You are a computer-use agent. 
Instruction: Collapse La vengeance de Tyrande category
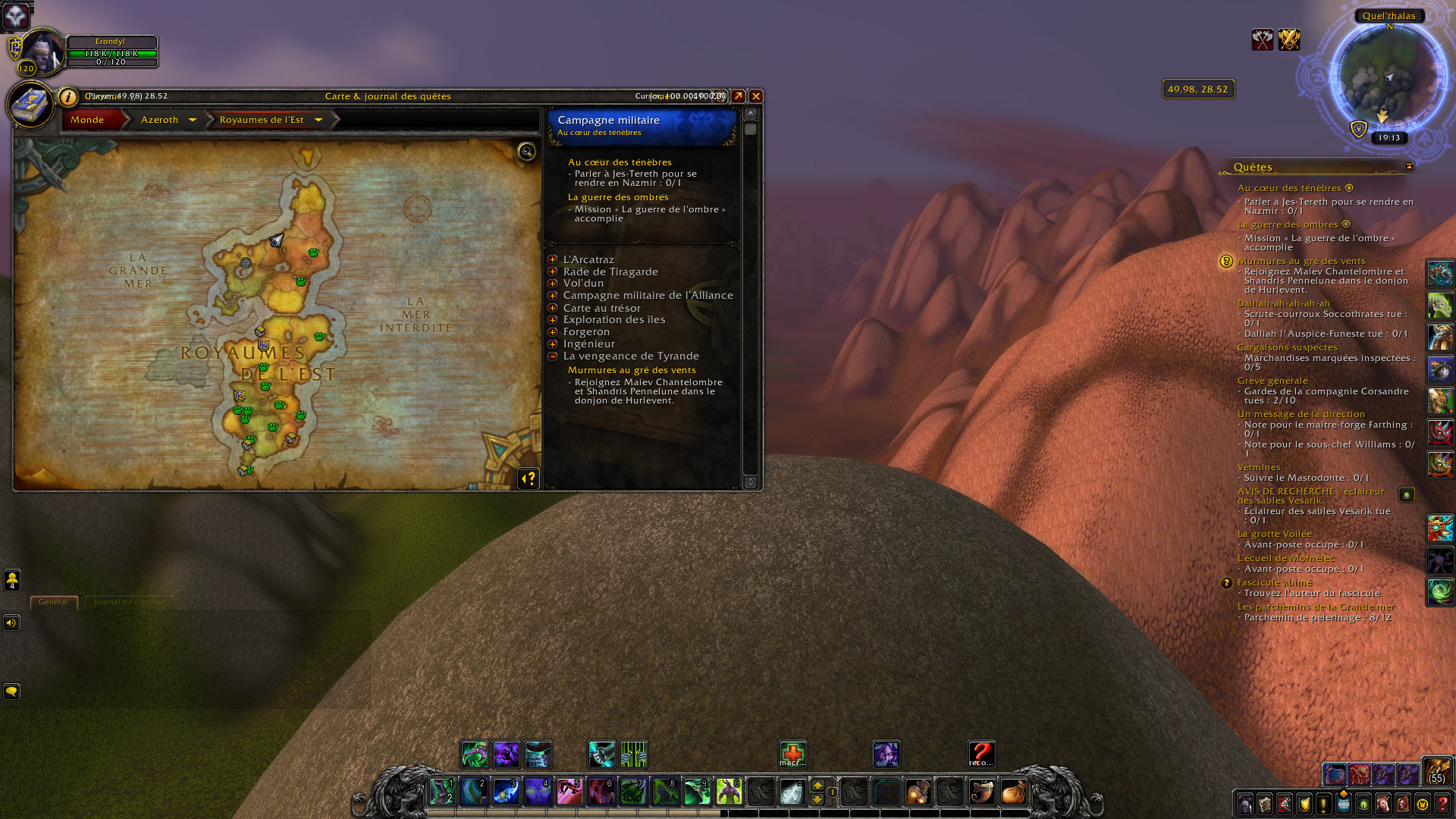[x=553, y=356]
